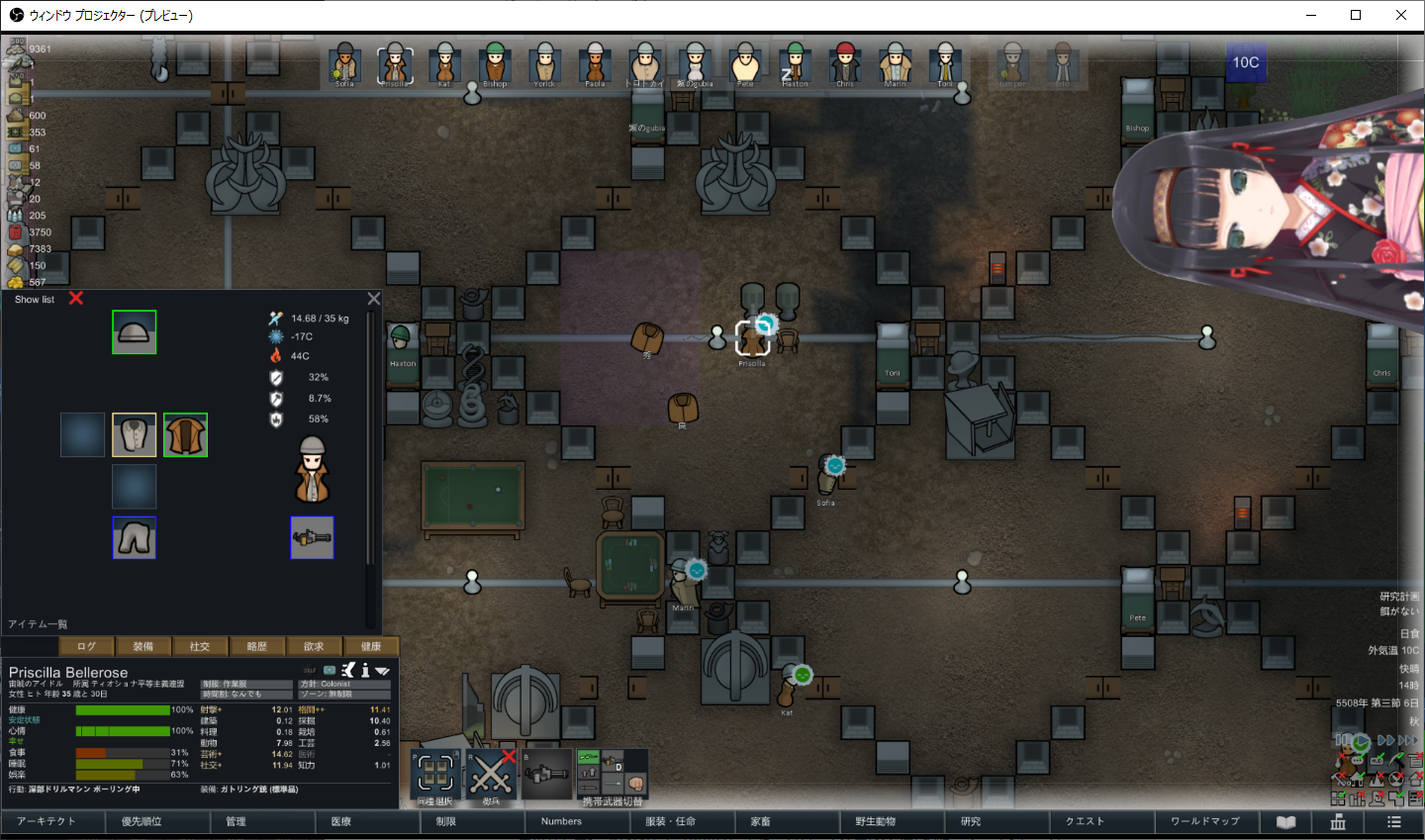Select the helmet equipment slot
The height and width of the screenshot is (840, 1425).
click(134, 332)
